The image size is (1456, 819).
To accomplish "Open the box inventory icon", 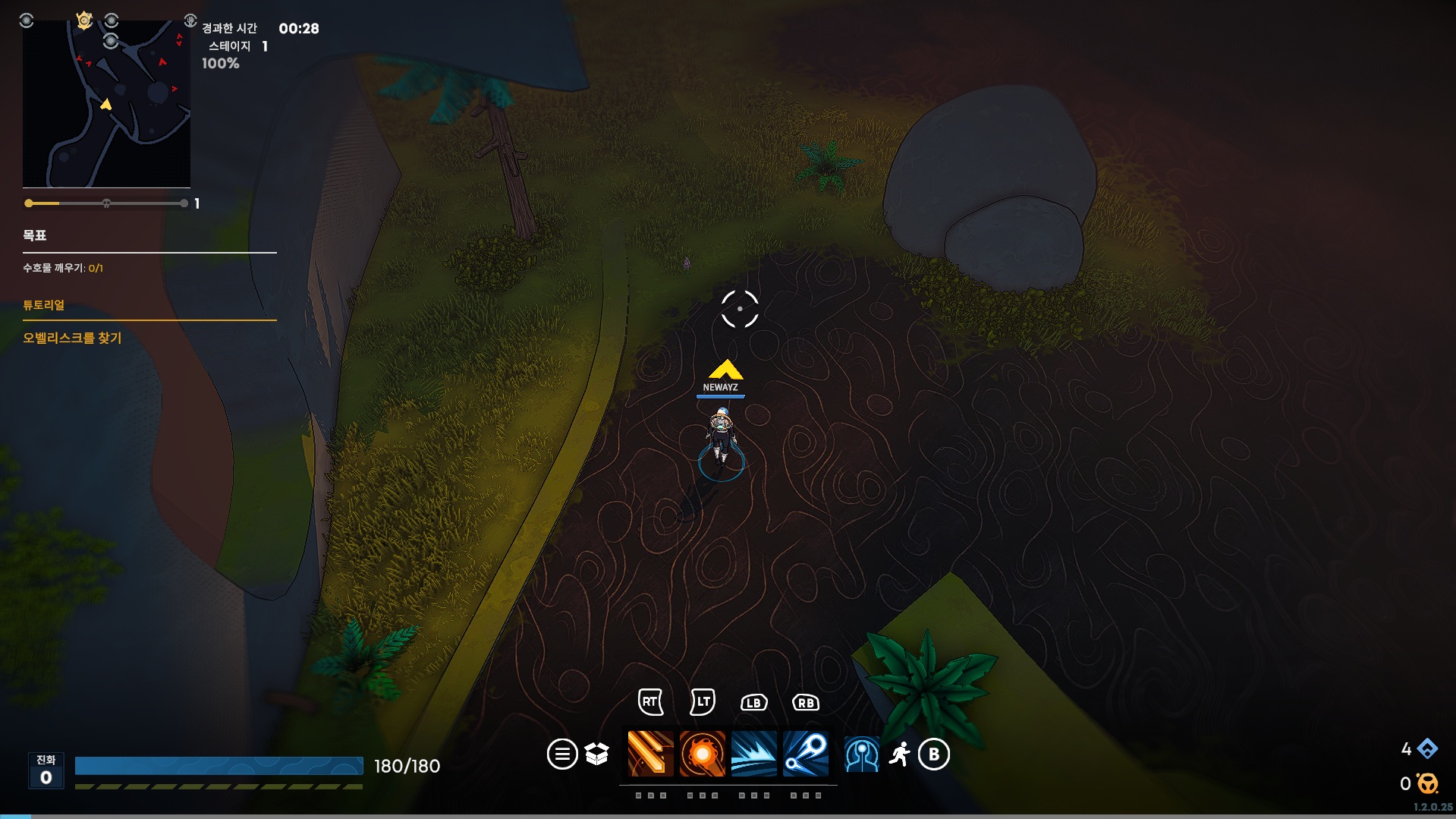I will coord(597,754).
